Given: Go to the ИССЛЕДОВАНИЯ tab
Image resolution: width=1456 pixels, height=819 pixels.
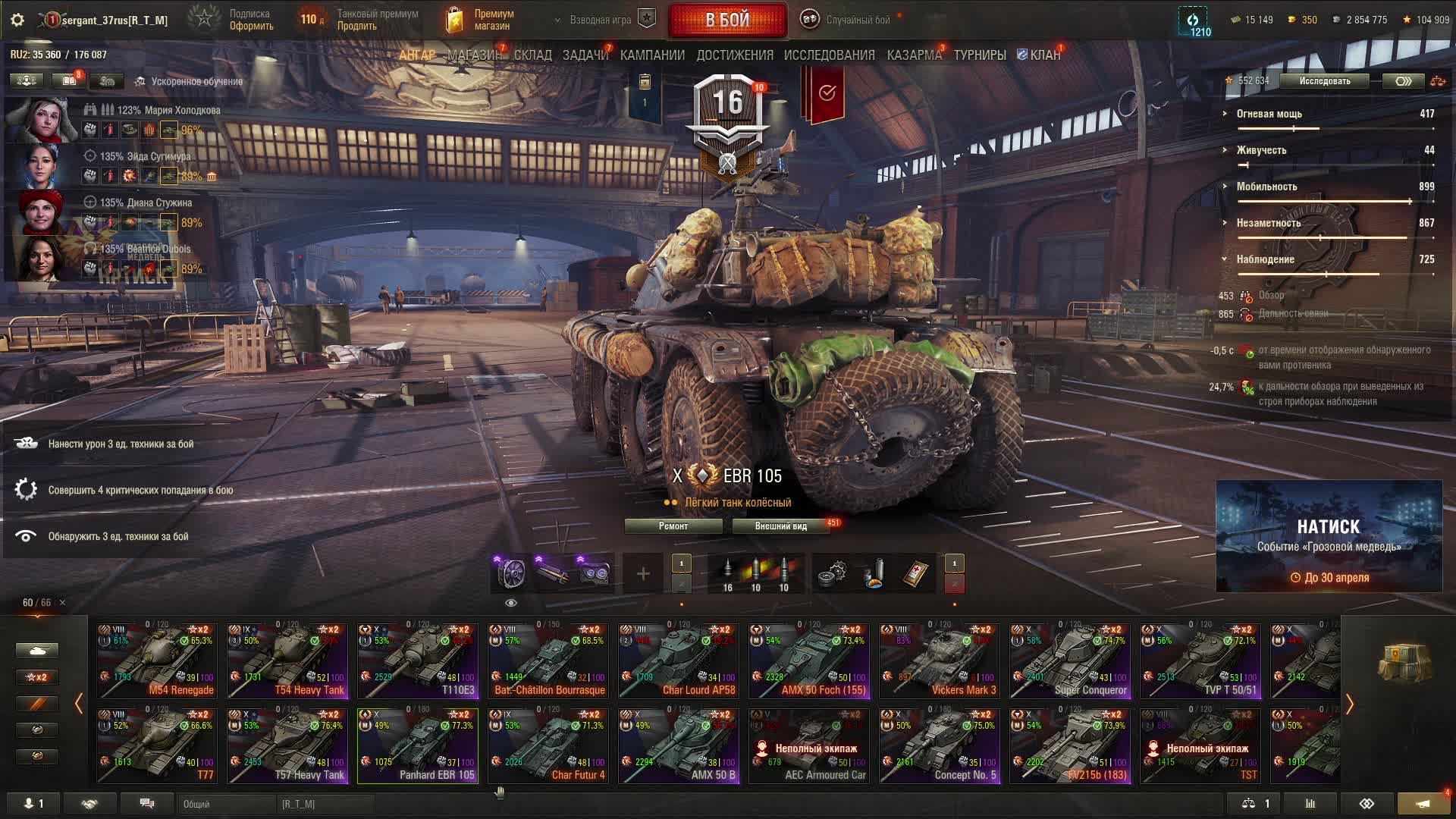Looking at the screenshot, I should (829, 55).
